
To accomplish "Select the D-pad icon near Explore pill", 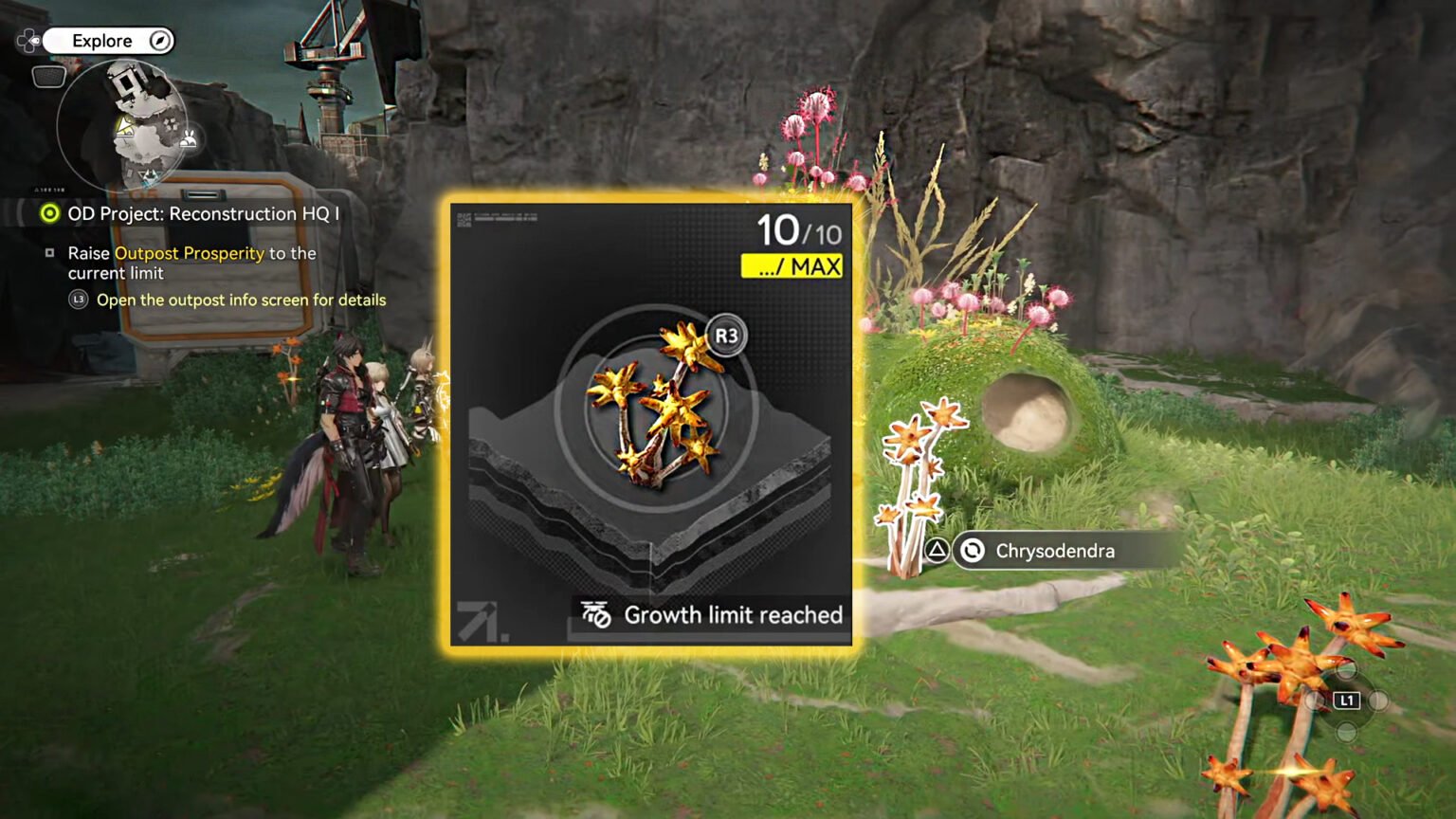I will tap(29, 40).
